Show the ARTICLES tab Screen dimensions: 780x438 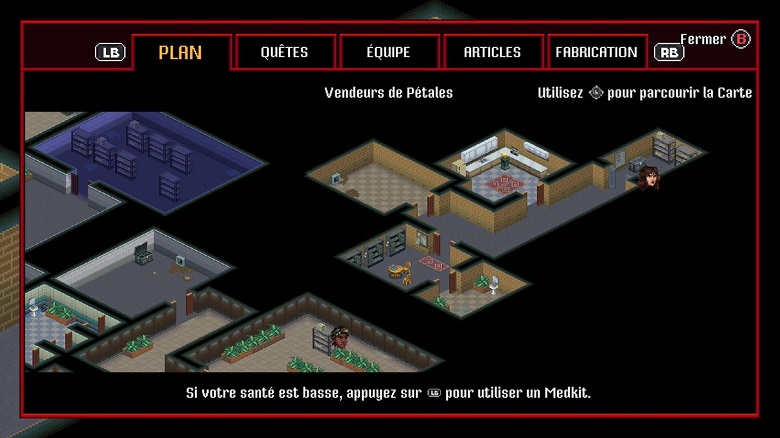click(493, 52)
